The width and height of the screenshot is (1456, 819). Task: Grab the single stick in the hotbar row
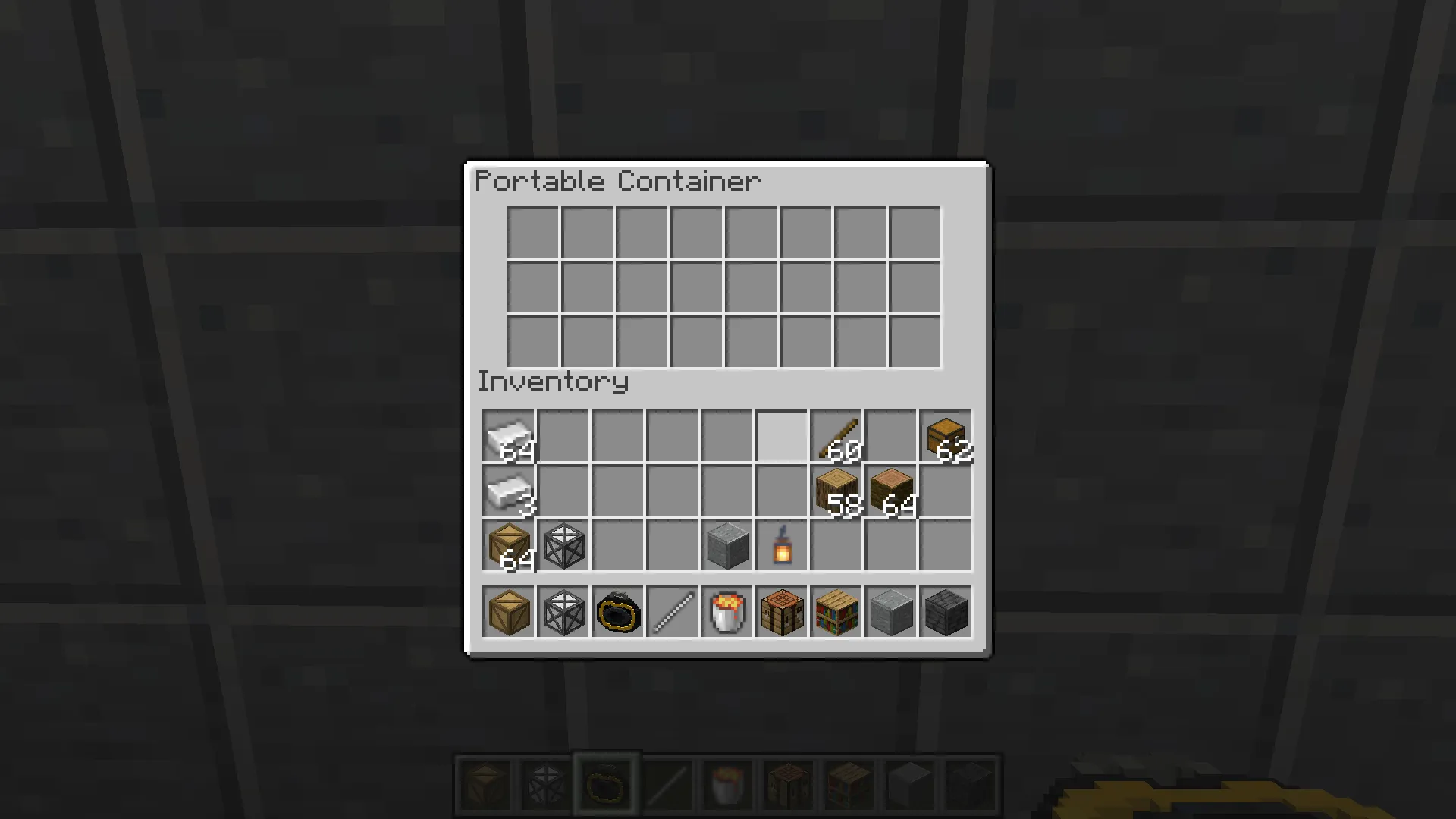672,612
